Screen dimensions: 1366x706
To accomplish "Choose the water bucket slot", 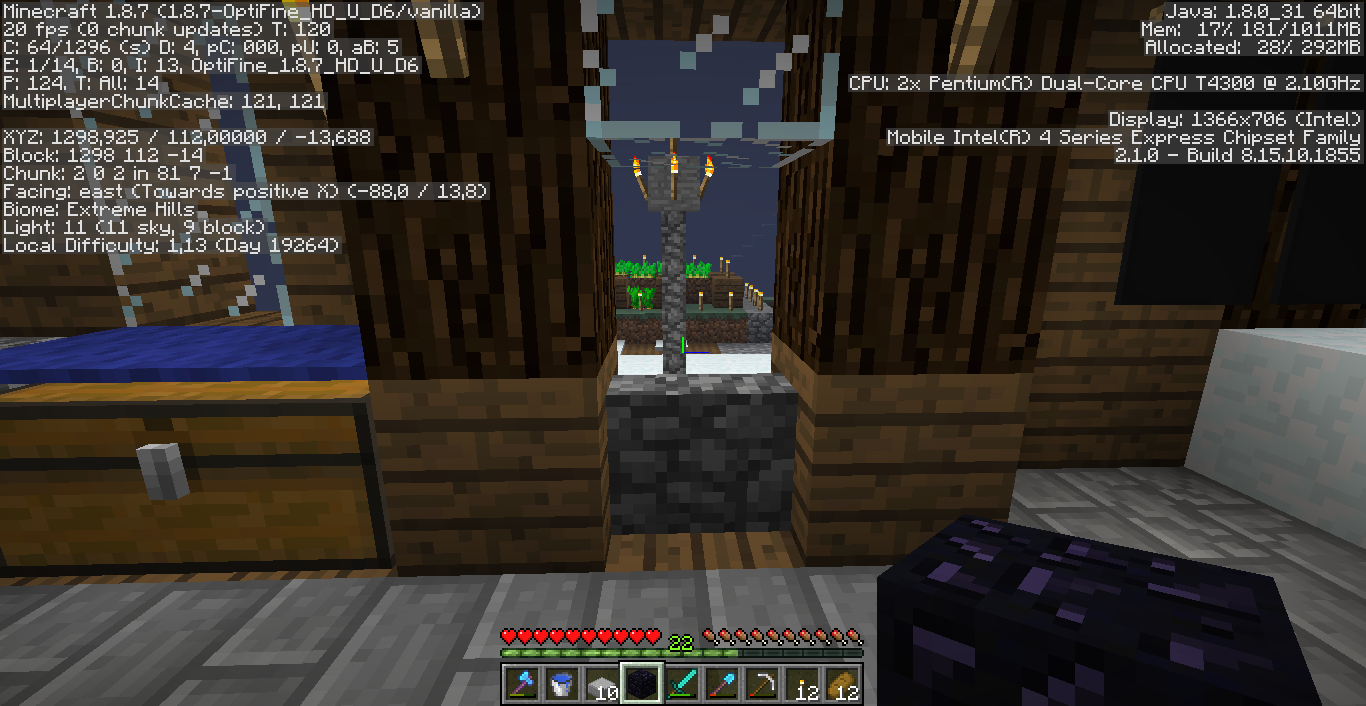I will click(x=562, y=684).
